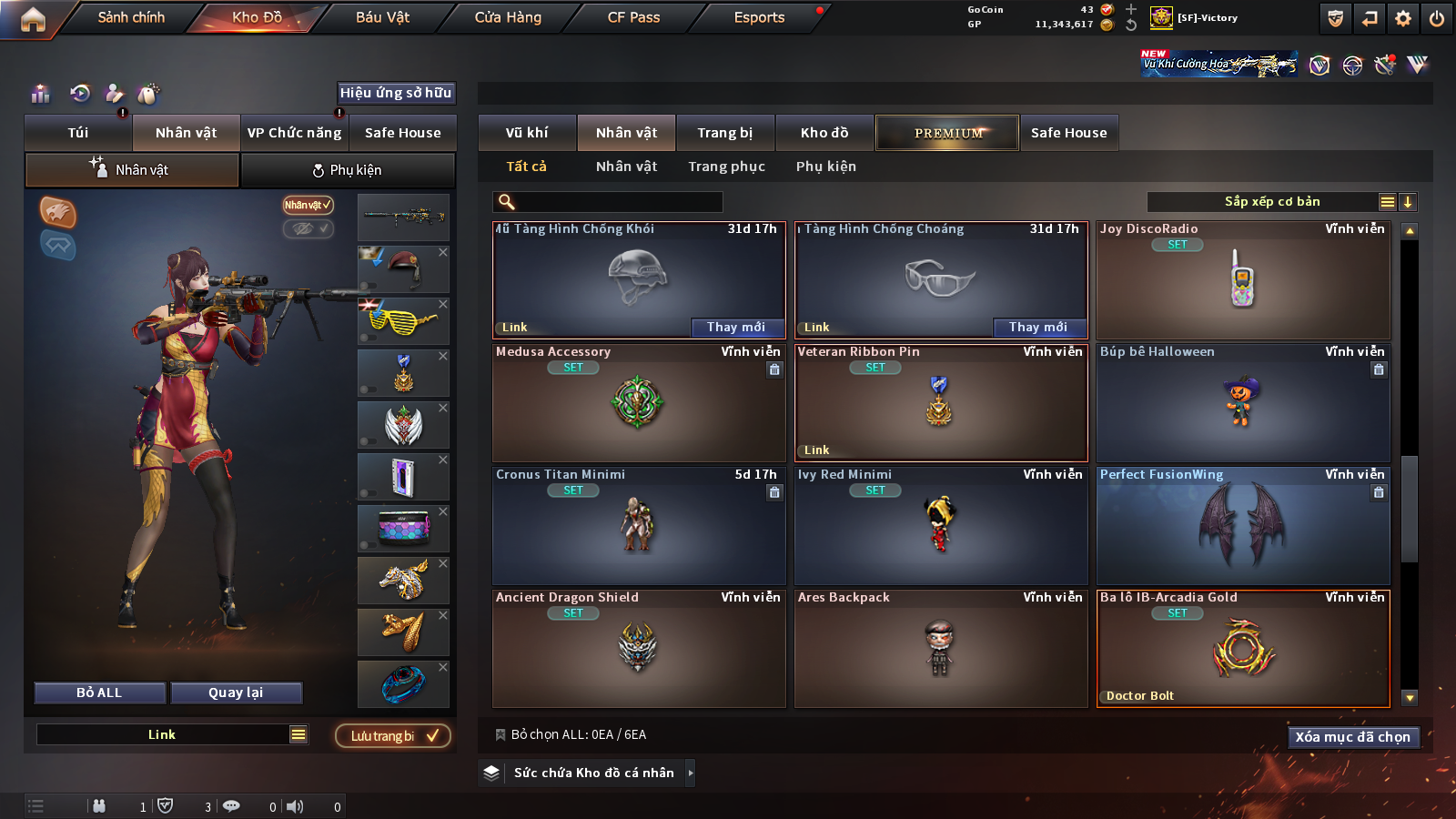This screenshot has width=1456, height=819.
Task: Open the CF Pass menu
Action: point(633,17)
